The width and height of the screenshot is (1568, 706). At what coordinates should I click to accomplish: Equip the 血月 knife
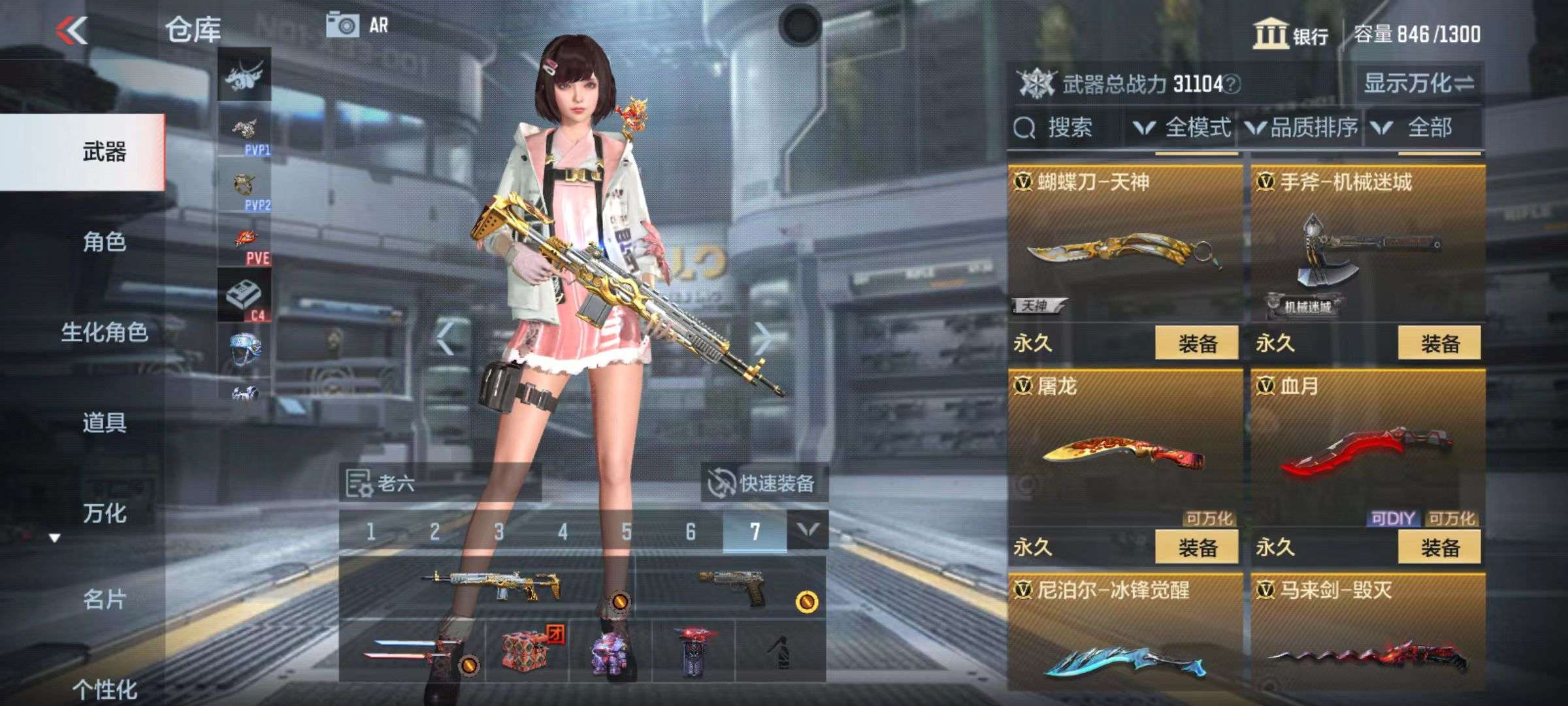pos(1439,547)
